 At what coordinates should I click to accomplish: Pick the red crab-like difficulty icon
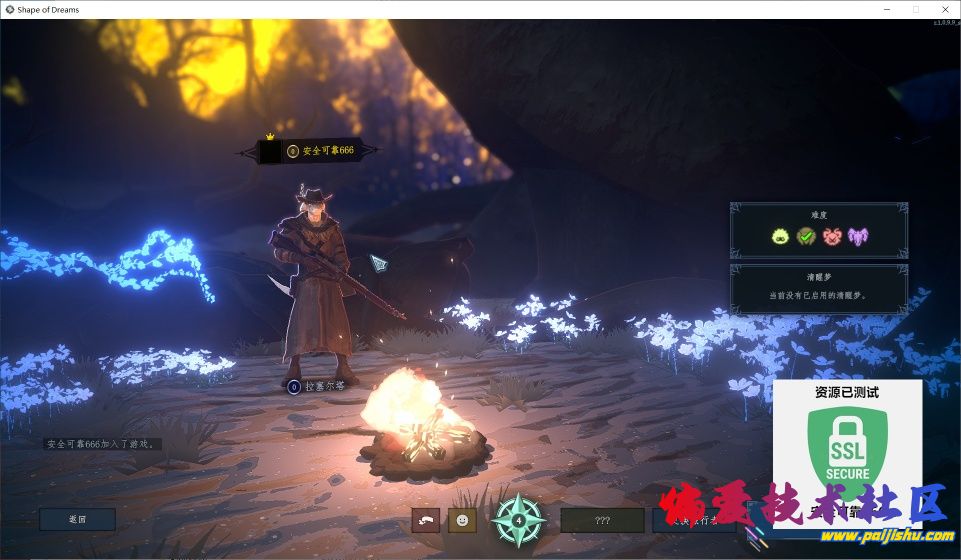[x=832, y=236]
